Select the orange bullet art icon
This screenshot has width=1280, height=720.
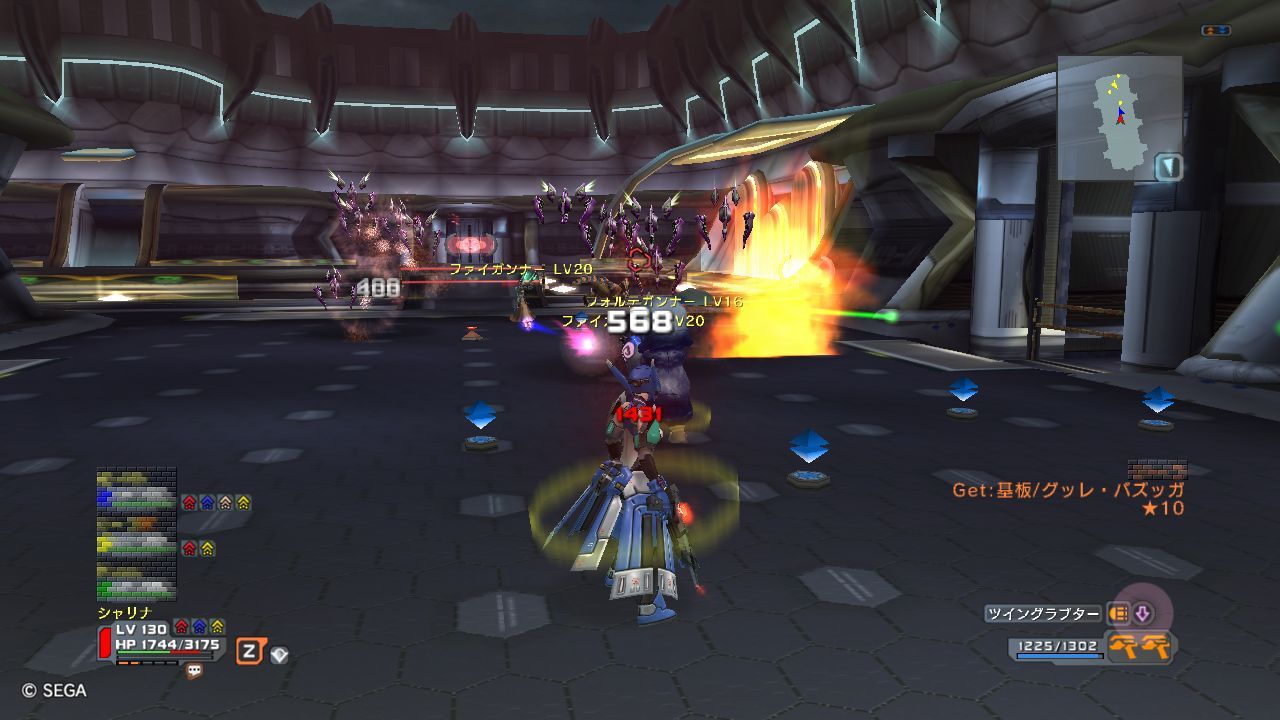click(1118, 614)
